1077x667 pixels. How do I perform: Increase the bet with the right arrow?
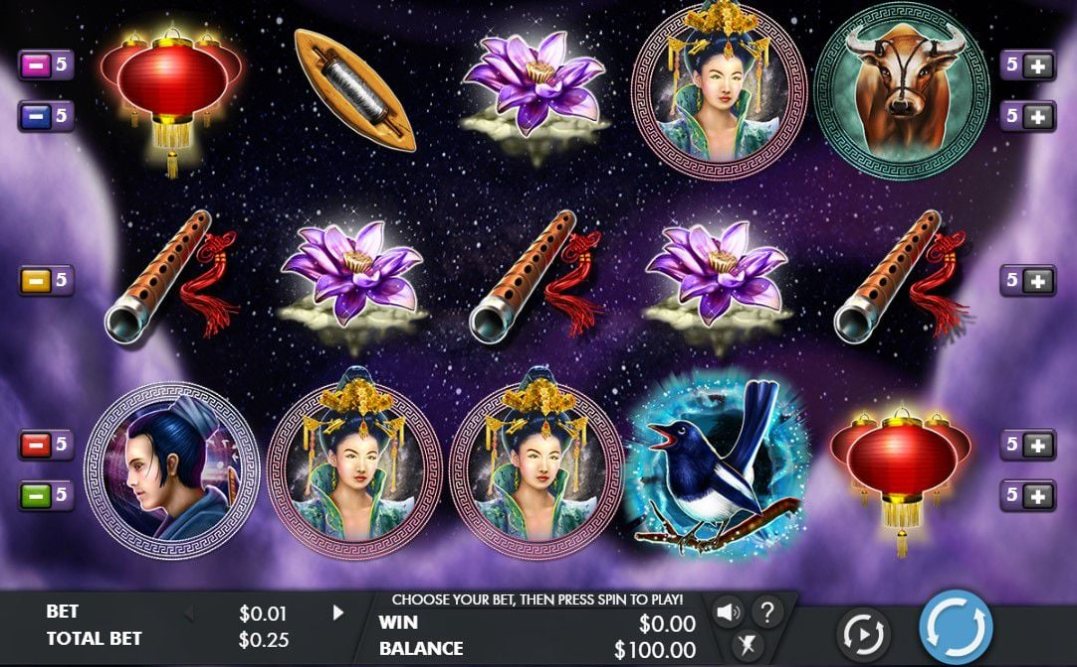339,612
